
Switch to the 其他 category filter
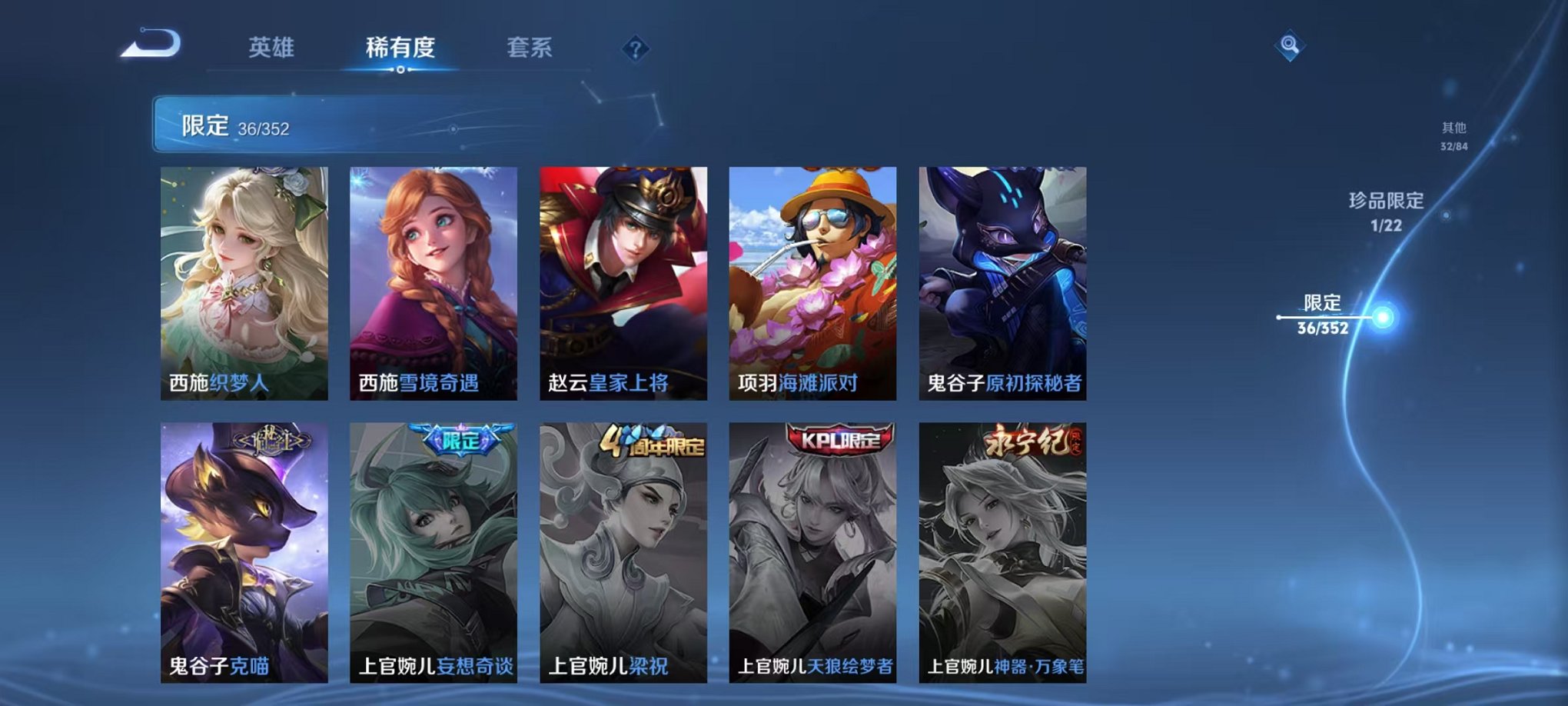point(1453,135)
